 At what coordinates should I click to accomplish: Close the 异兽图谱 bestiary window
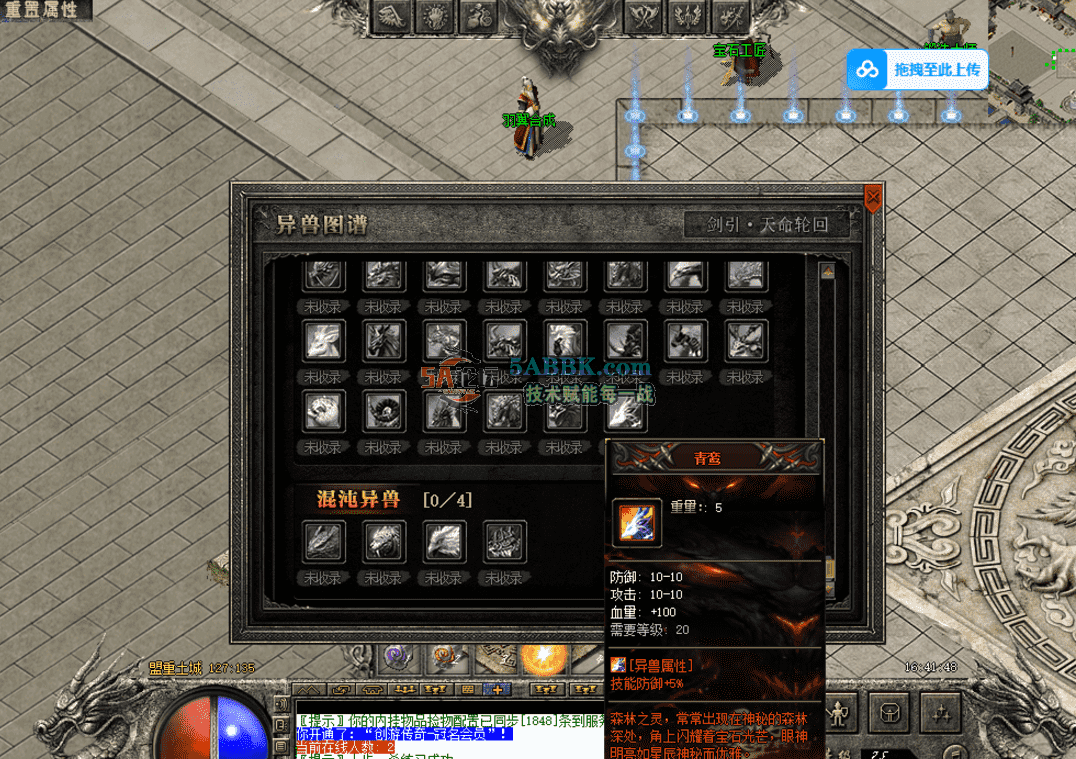pos(872,197)
